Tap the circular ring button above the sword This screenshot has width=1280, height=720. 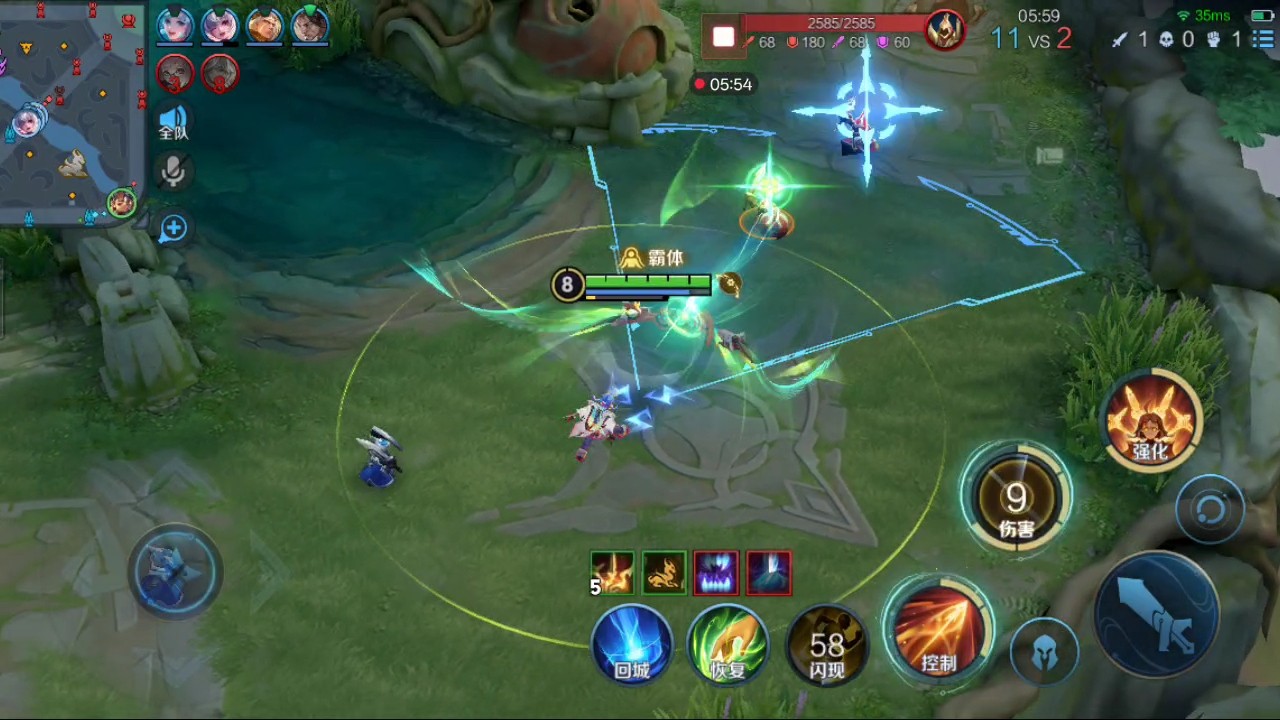point(1210,510)
